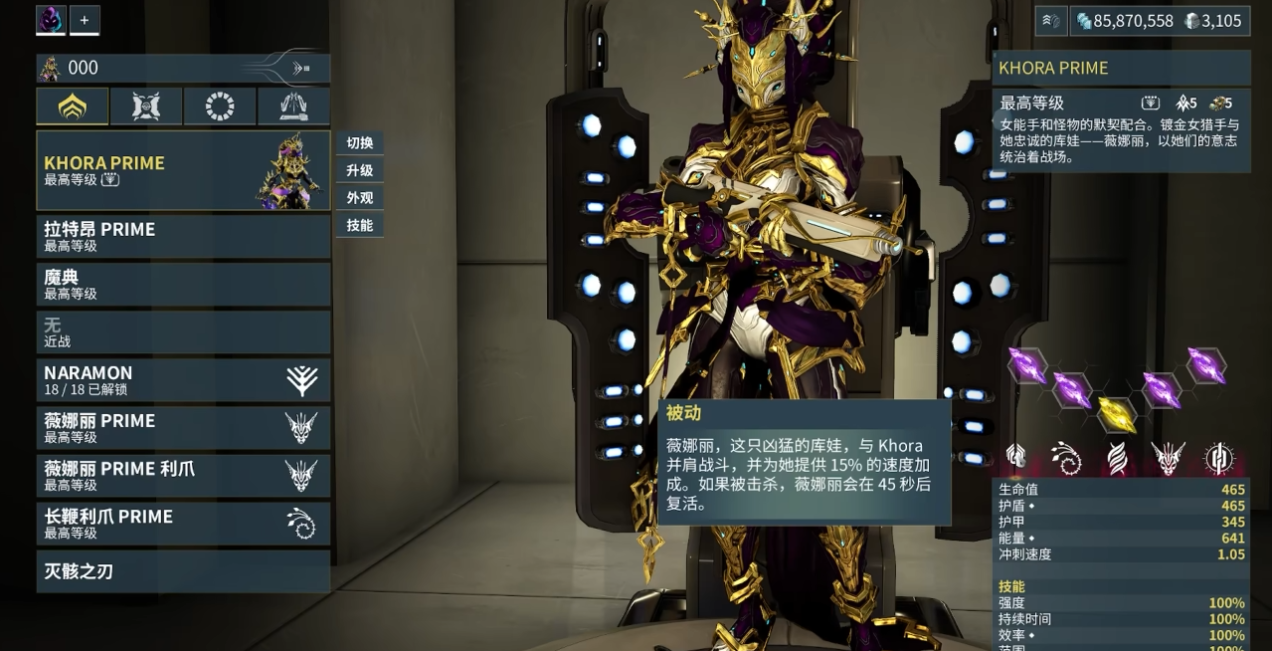
Task: Select the Whipclaw spiral ability icon
Action: [1066, 458]
